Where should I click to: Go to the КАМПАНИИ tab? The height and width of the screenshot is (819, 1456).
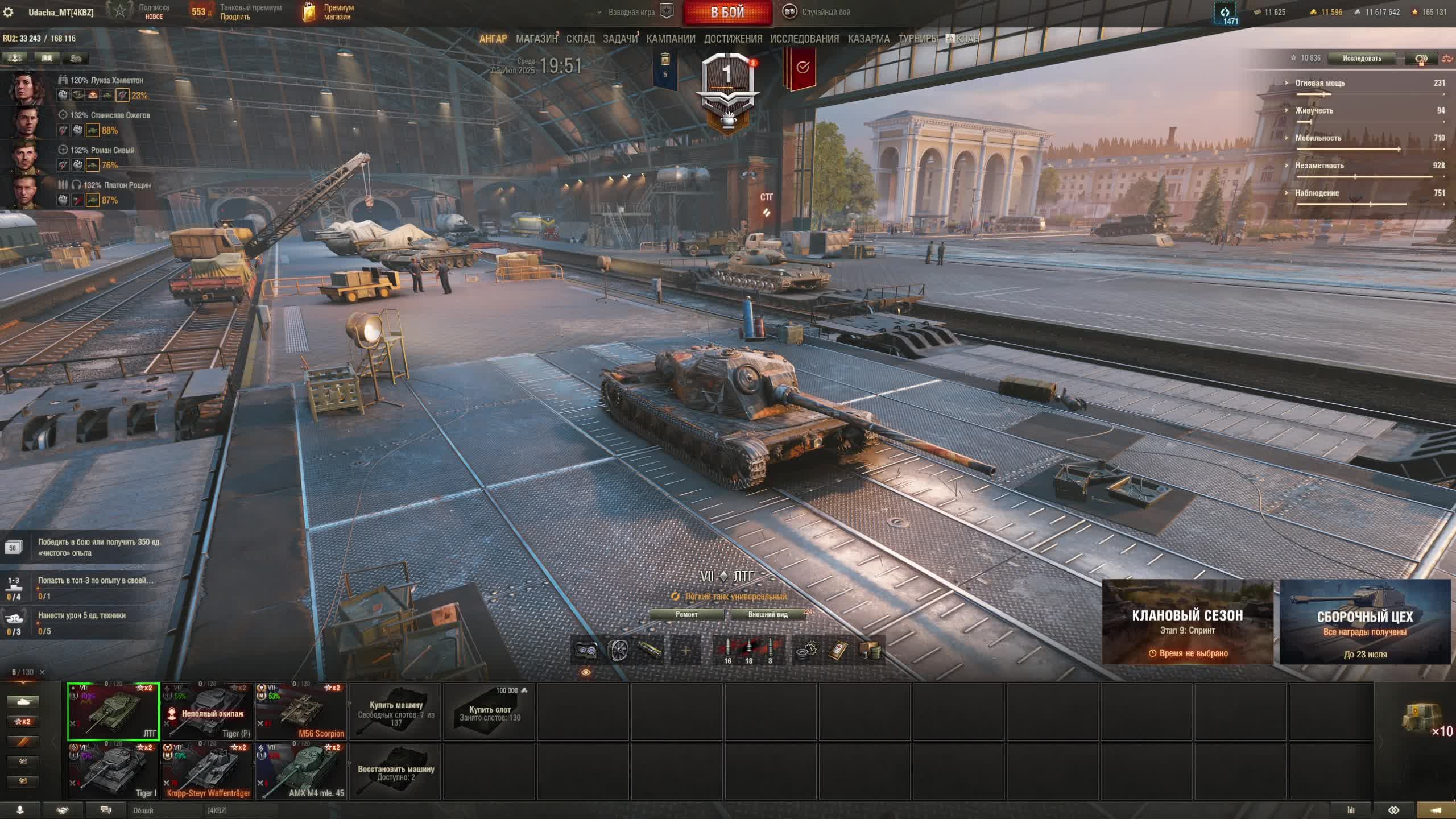pos(671,39)
